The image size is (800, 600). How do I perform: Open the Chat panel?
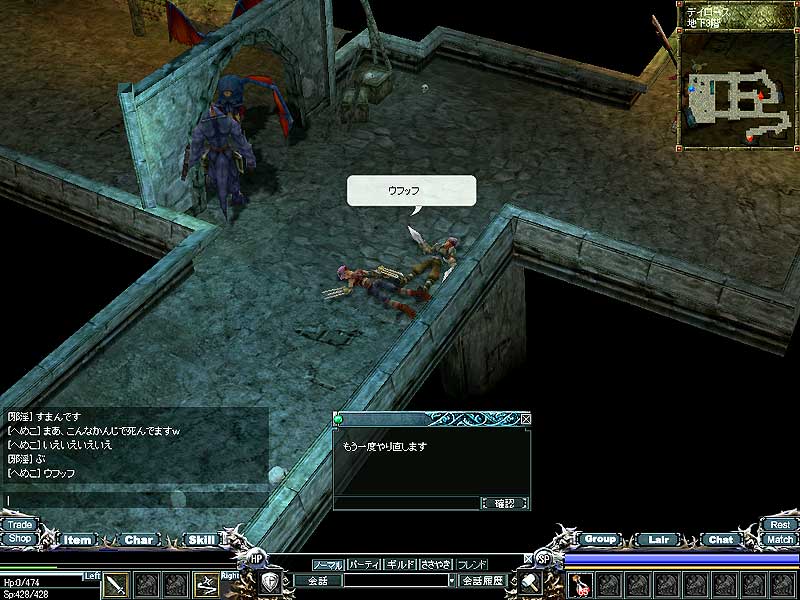coord(720,539)
